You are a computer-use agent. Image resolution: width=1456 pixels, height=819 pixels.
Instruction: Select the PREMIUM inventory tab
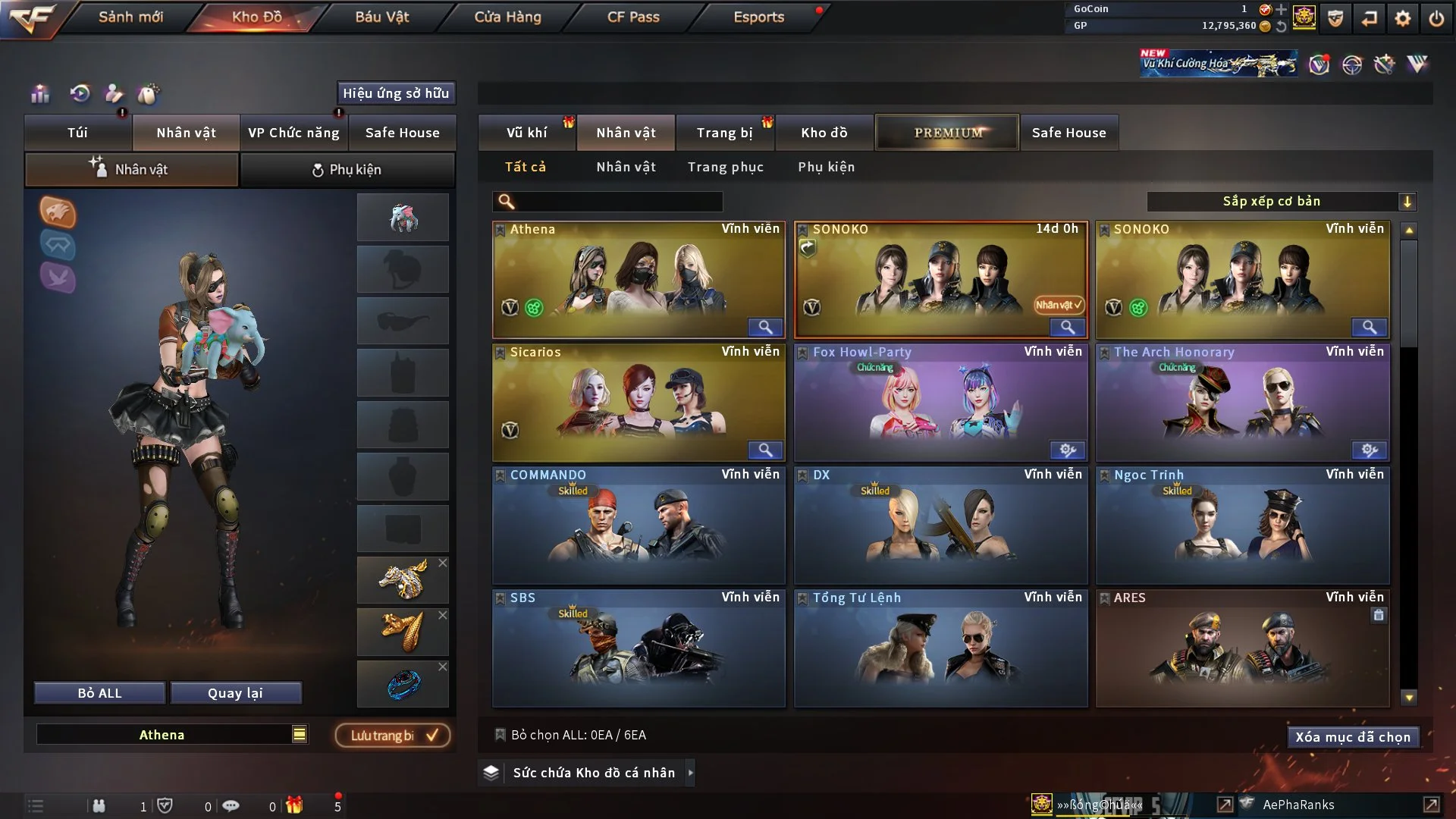pos(947,133)
